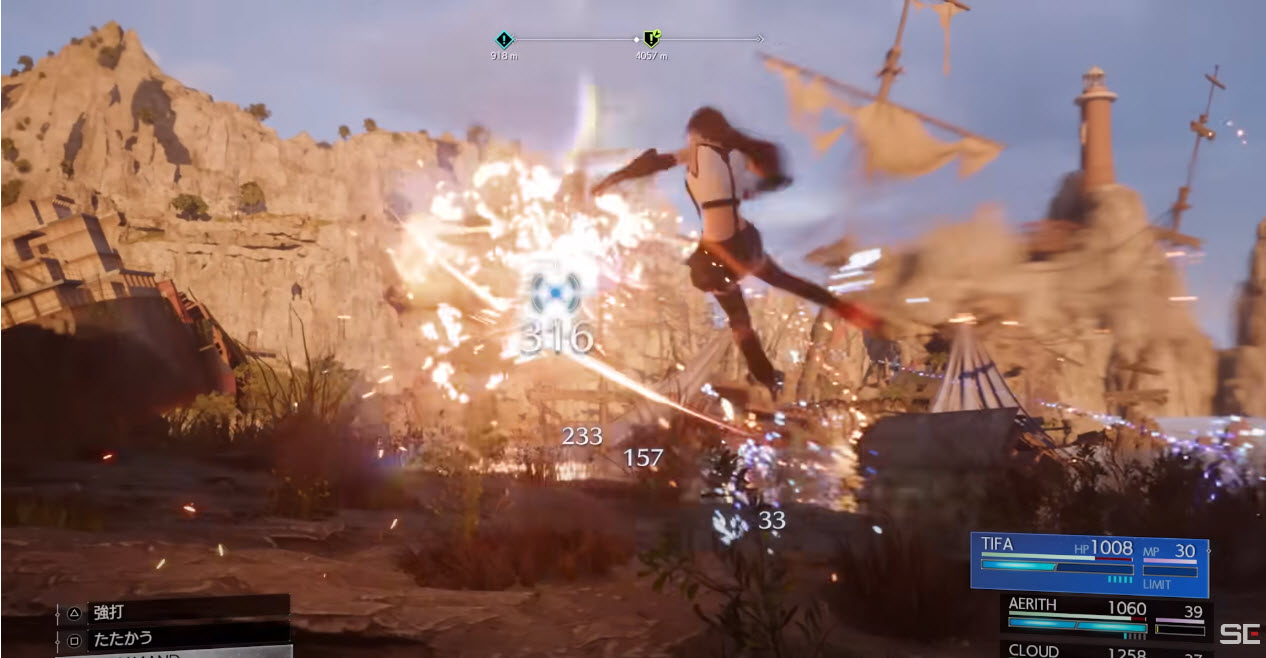Click the teal quest marker on compass
The width and height of the screenshot is (1266, 658).
click(504, 40)
